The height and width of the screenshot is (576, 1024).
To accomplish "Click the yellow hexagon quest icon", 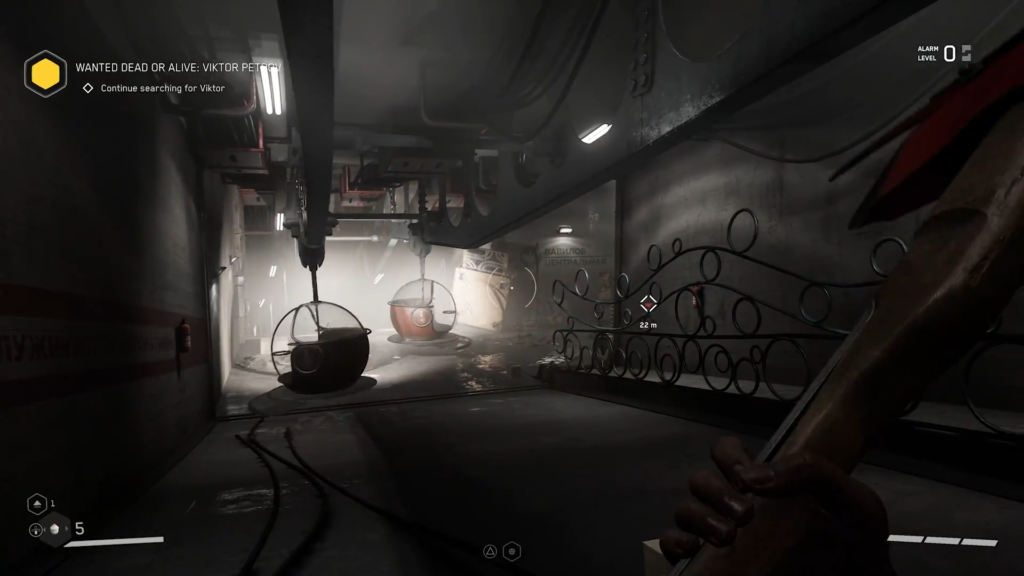I will tap(45, 73).
